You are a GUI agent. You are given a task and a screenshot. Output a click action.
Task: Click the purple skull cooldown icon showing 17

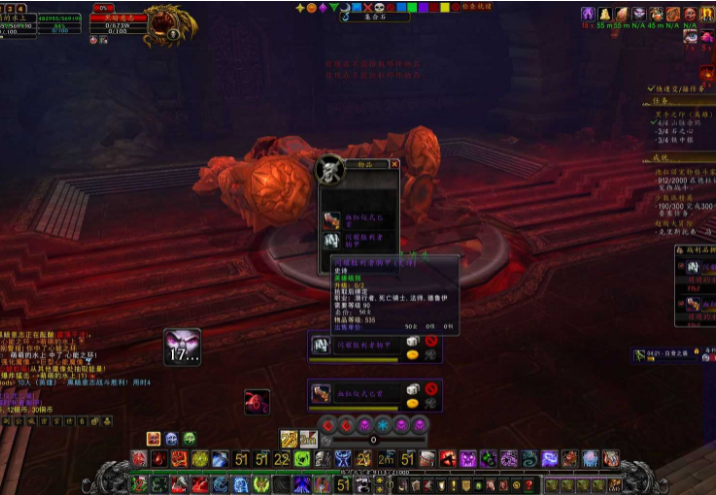[182, 346]
